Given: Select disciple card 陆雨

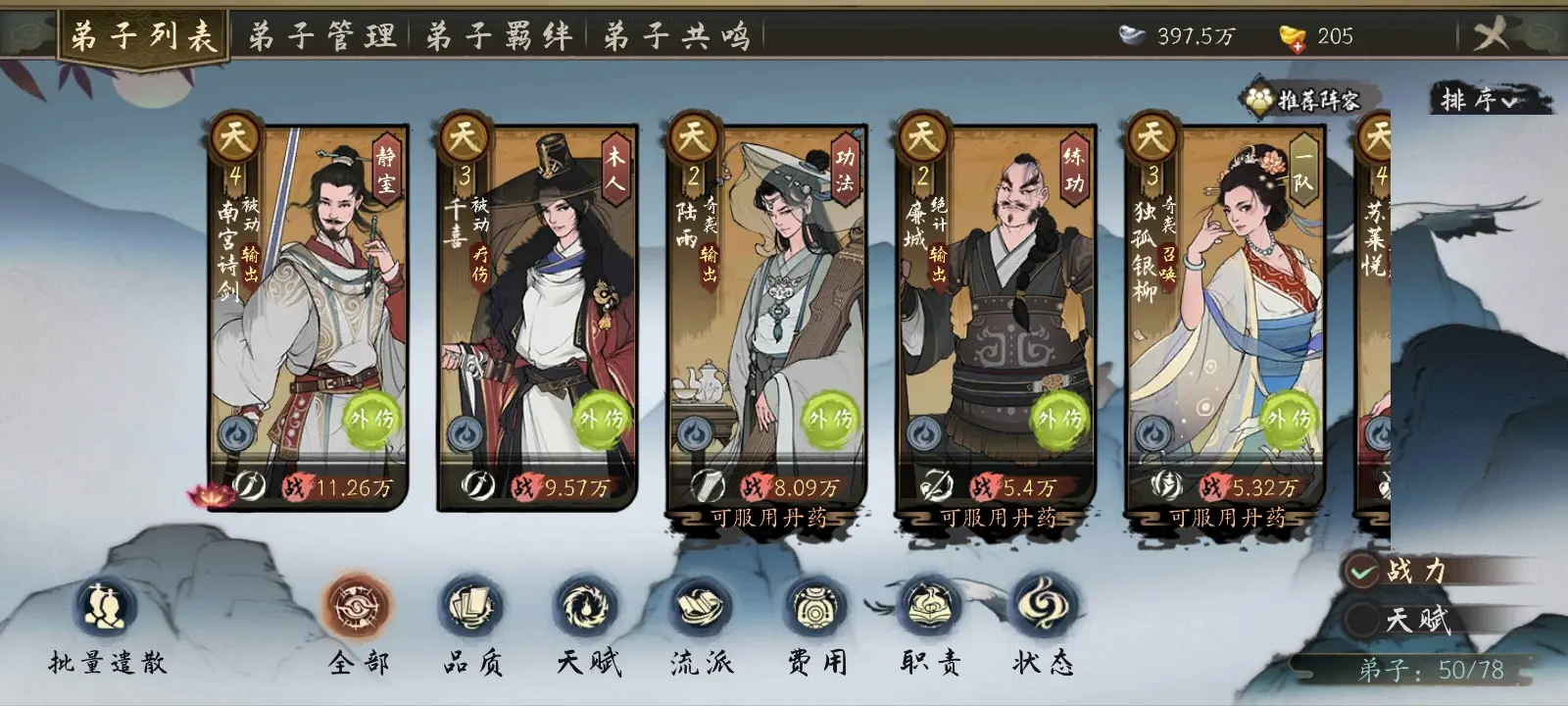Looking at the screenshot, I should (766, 314).
